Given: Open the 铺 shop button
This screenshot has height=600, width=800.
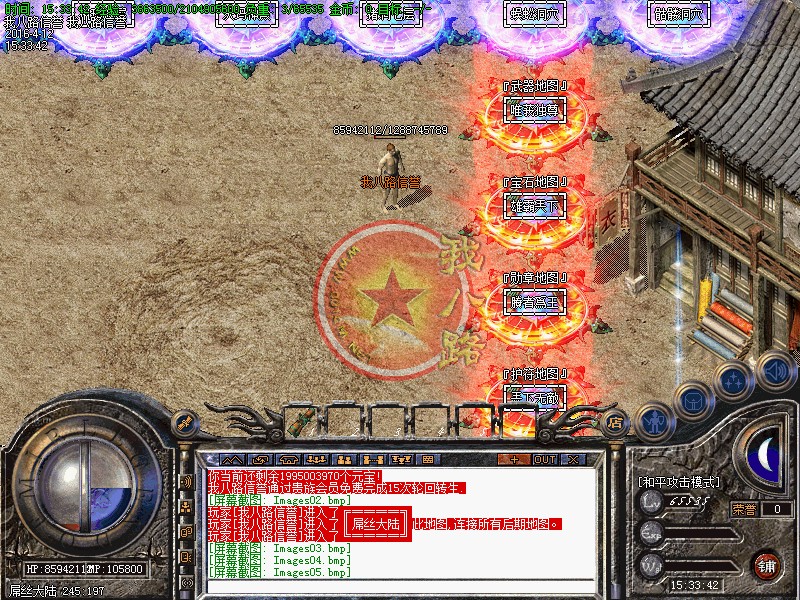Looking at the screenshot, I should [x=767, y=564].
